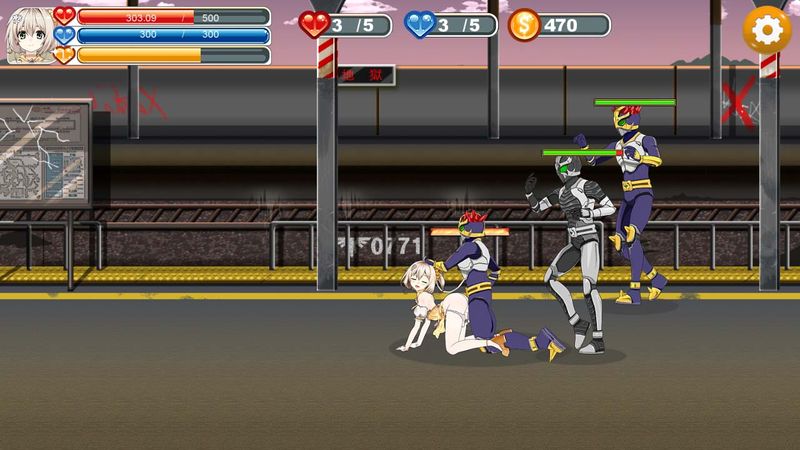Use the blue heart potion
The height and width of the screenshot is (450, 800).
point(420,24)
